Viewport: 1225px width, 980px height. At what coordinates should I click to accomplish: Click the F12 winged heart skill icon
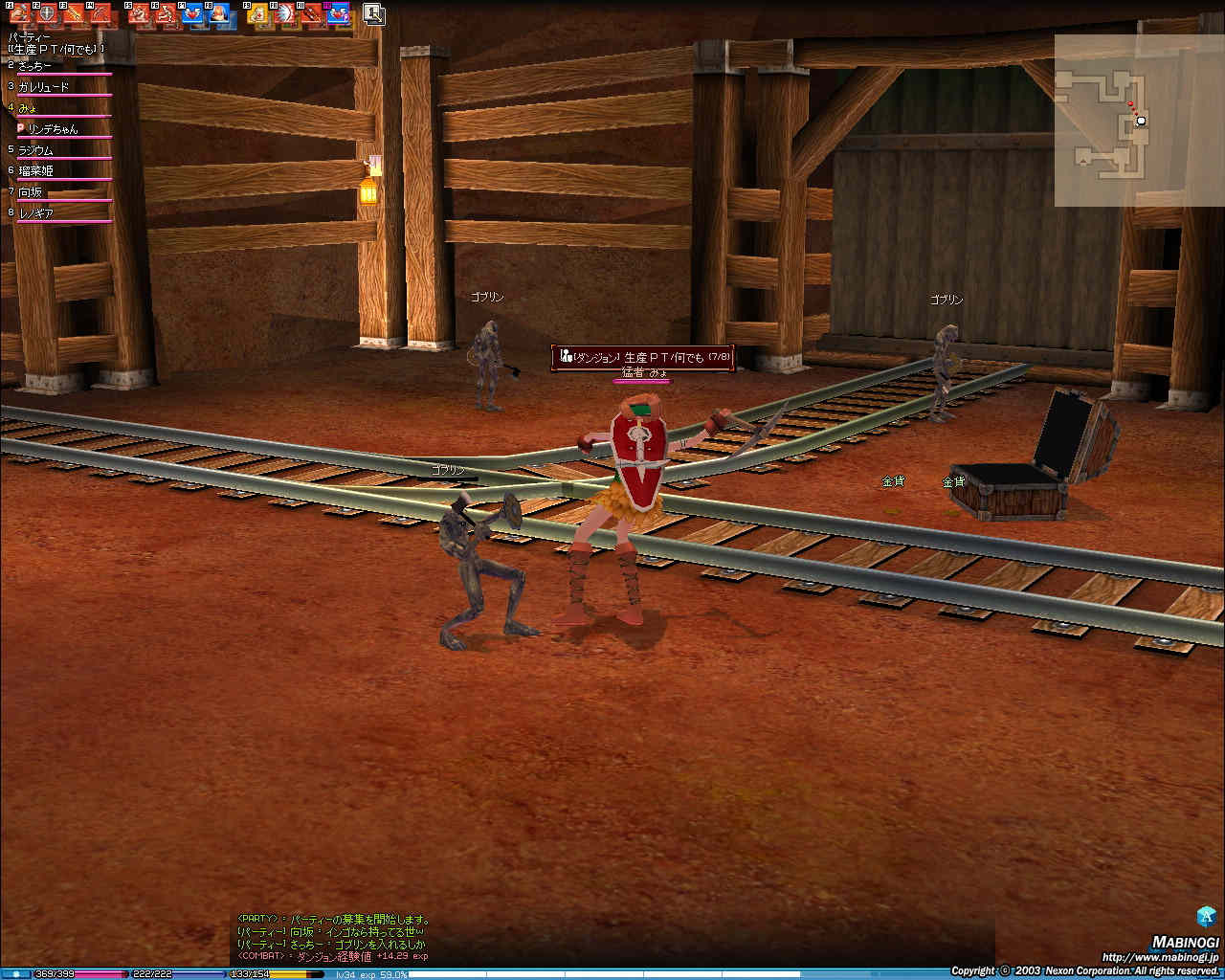pyautogui.click(x=337, y=13)
